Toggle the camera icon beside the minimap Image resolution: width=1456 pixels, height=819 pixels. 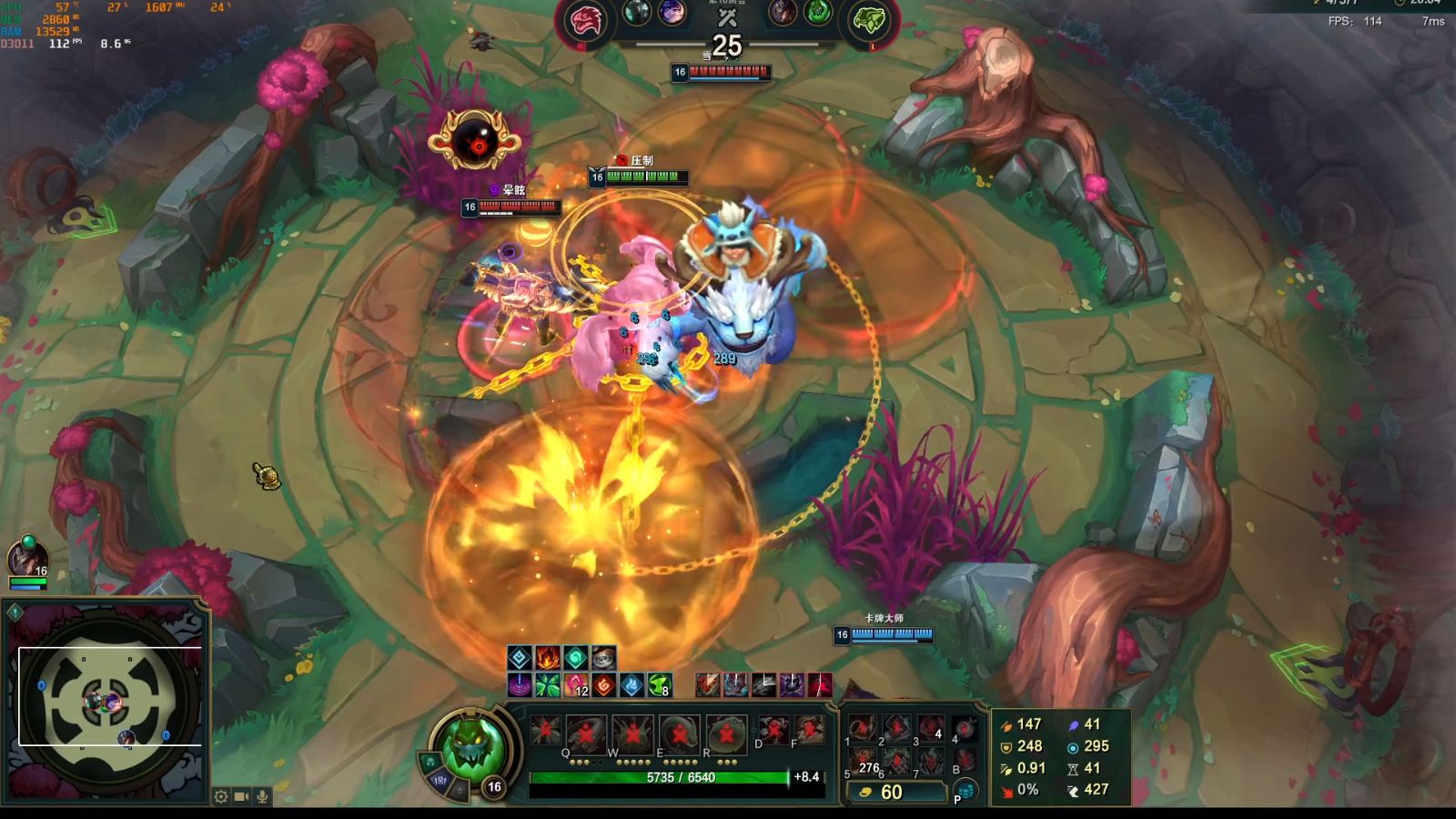241,796
